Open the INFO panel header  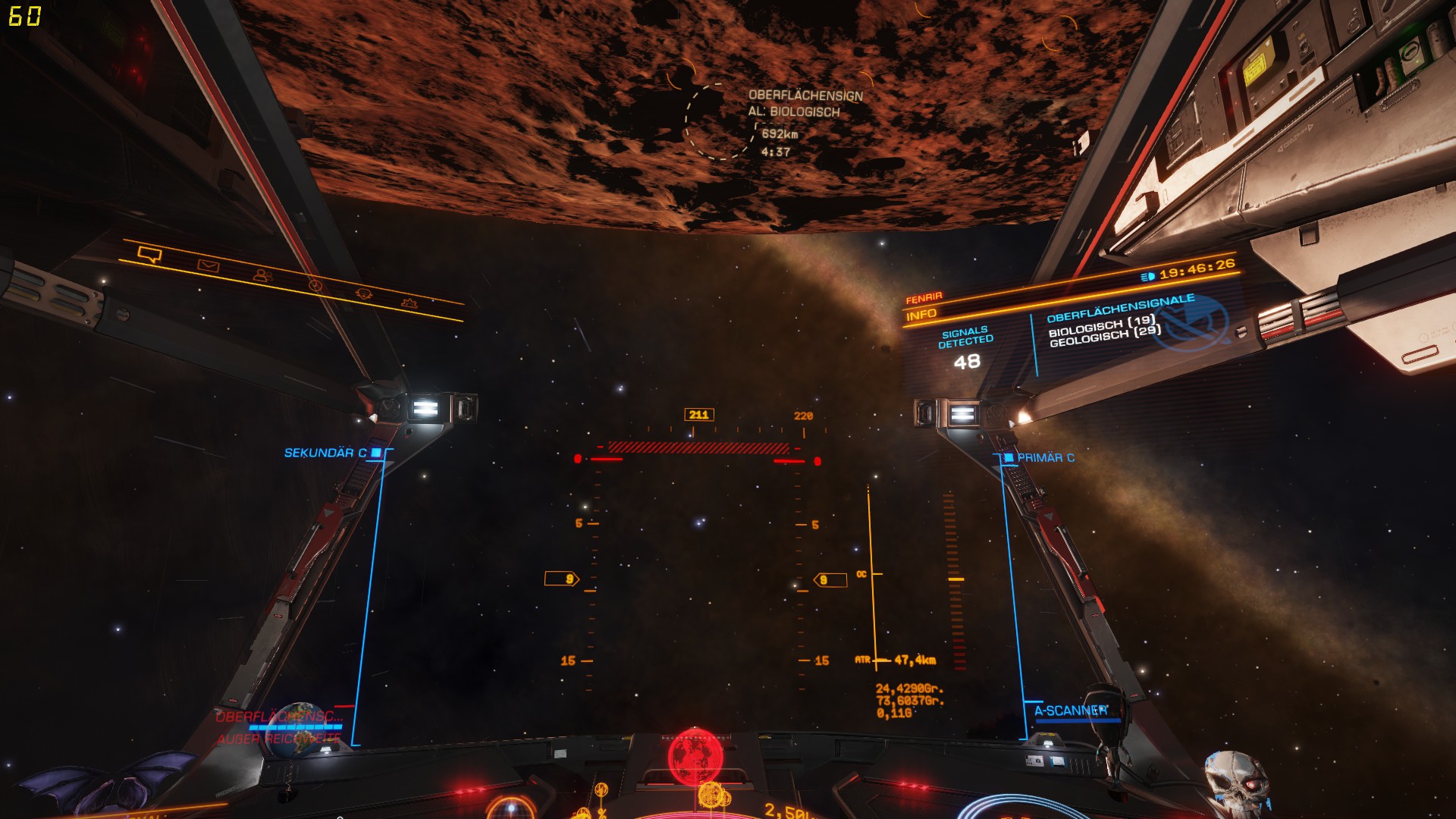click(x=921, y=315)
